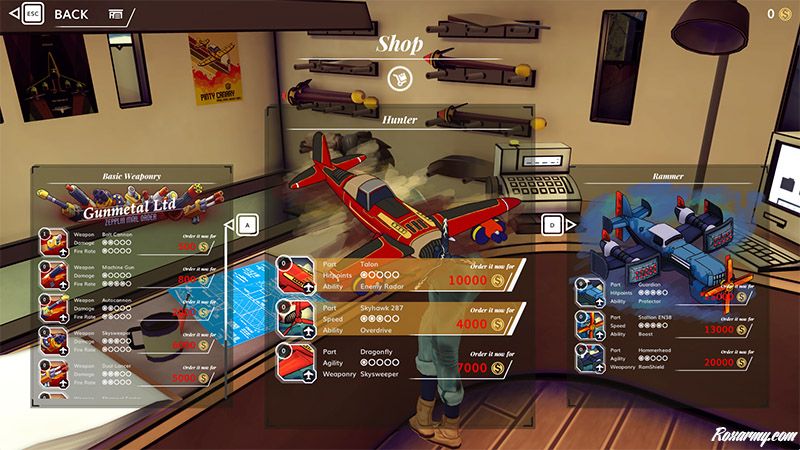800x450 pixels.
Task: Switch to the Rammer plane panel
Action: tap(552, 226)
